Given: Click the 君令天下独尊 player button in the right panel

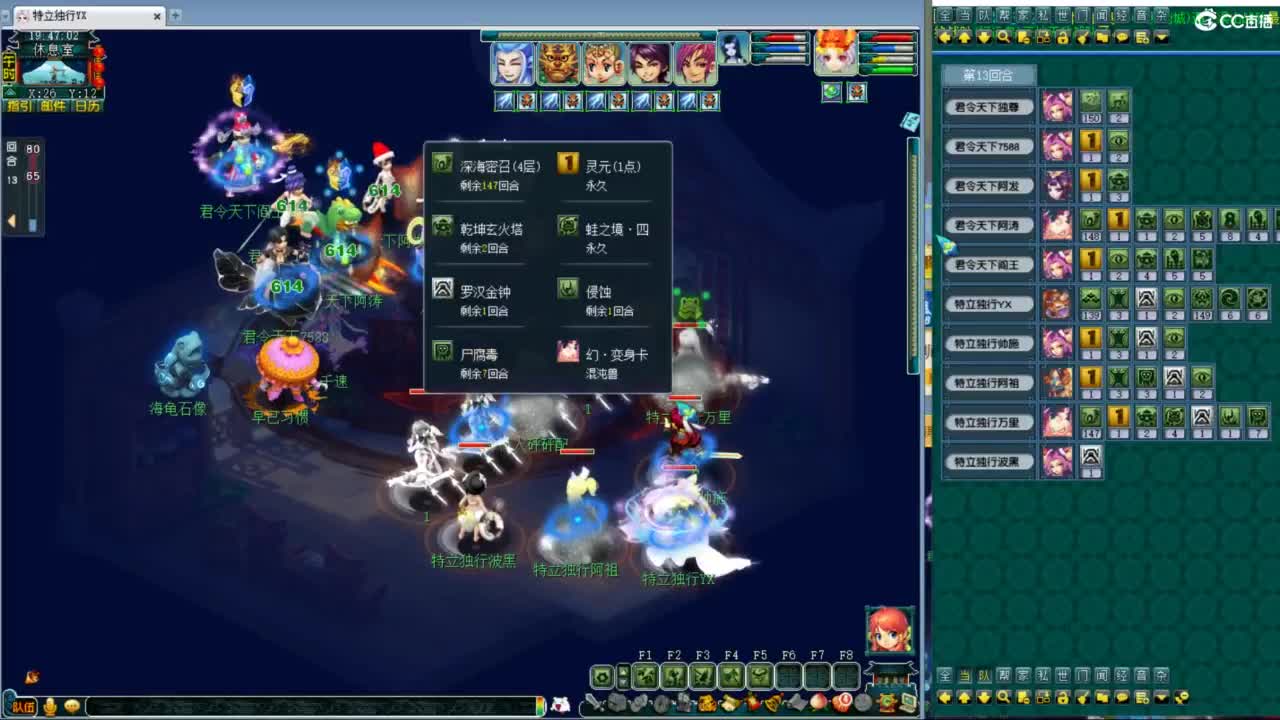Looking at the screenshot, I should click(x=990, y=105).
